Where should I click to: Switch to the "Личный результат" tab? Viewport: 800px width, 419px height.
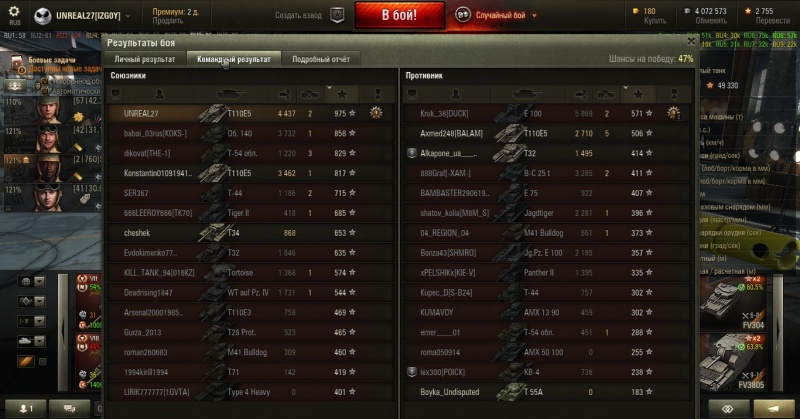[x=145, y=59]
